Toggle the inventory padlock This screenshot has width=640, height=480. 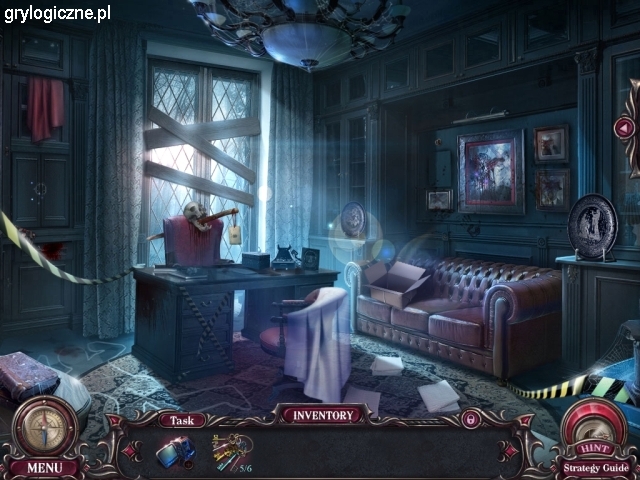470,419
